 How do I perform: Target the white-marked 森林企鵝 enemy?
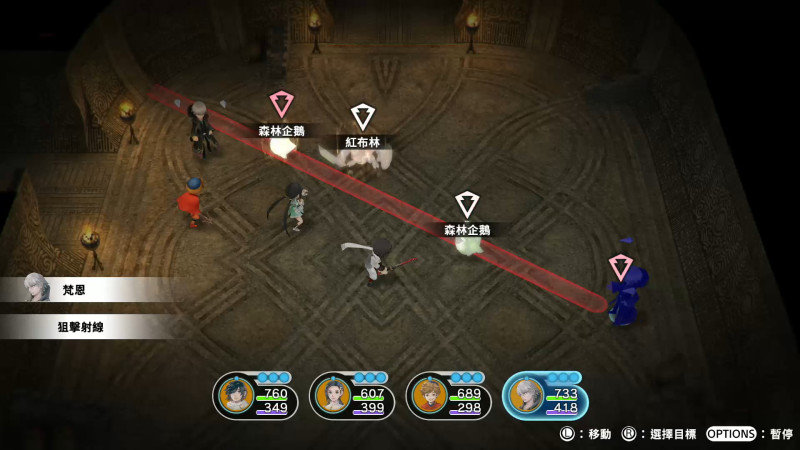[x=467, y=206]
